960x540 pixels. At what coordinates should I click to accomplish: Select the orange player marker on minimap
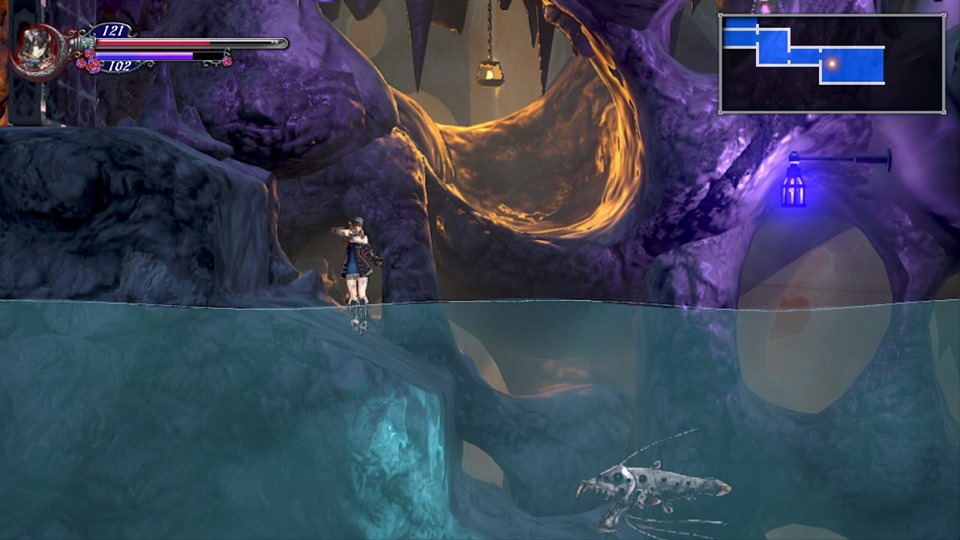coord(831,64)
